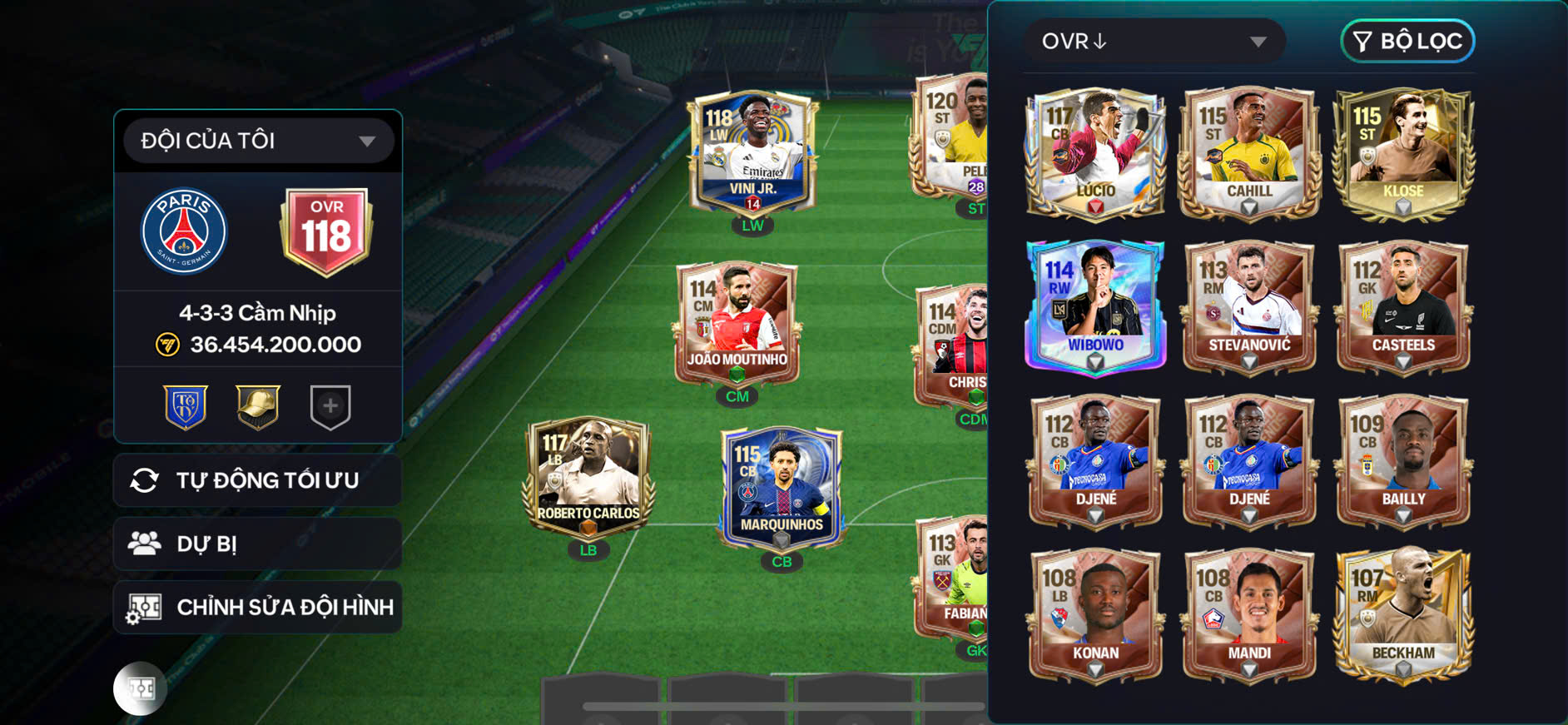
Task: Select the Lucio 117 CB card
Action: point(1095,154)
